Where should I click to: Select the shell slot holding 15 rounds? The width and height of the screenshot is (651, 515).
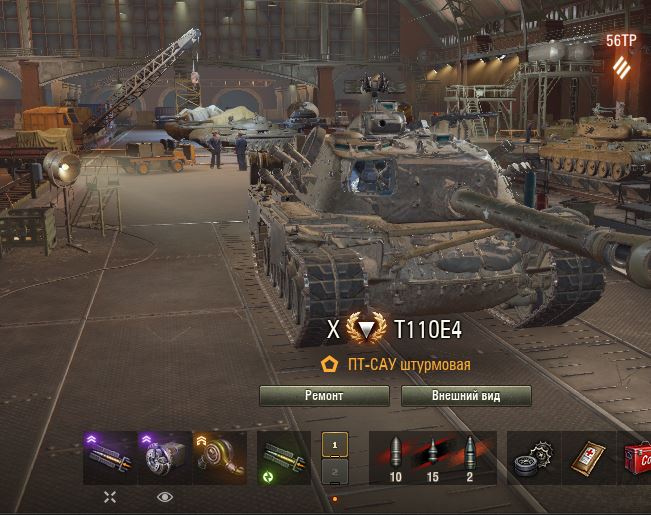pos(432,457)
